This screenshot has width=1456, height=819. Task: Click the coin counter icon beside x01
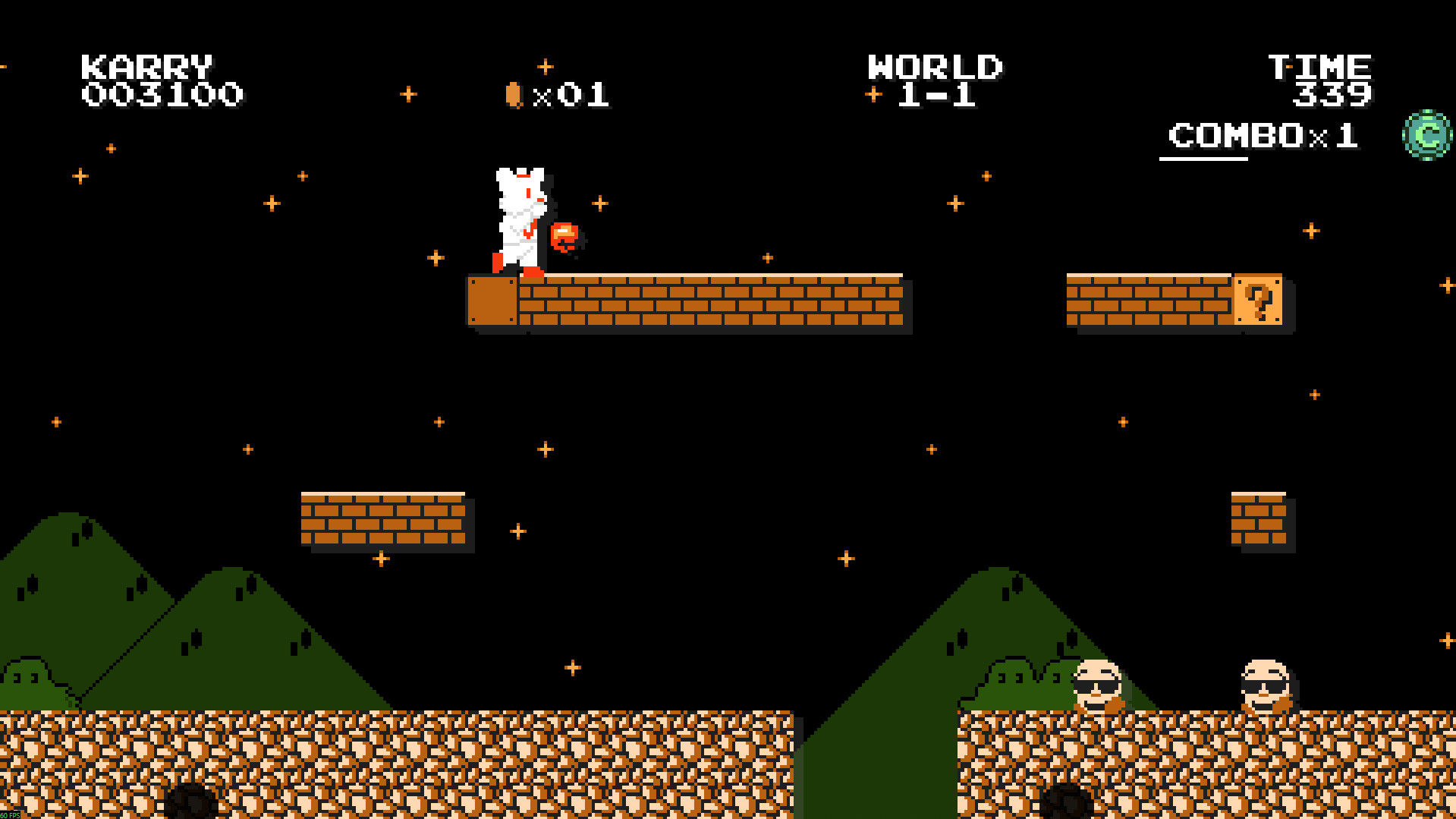point(514,93)
